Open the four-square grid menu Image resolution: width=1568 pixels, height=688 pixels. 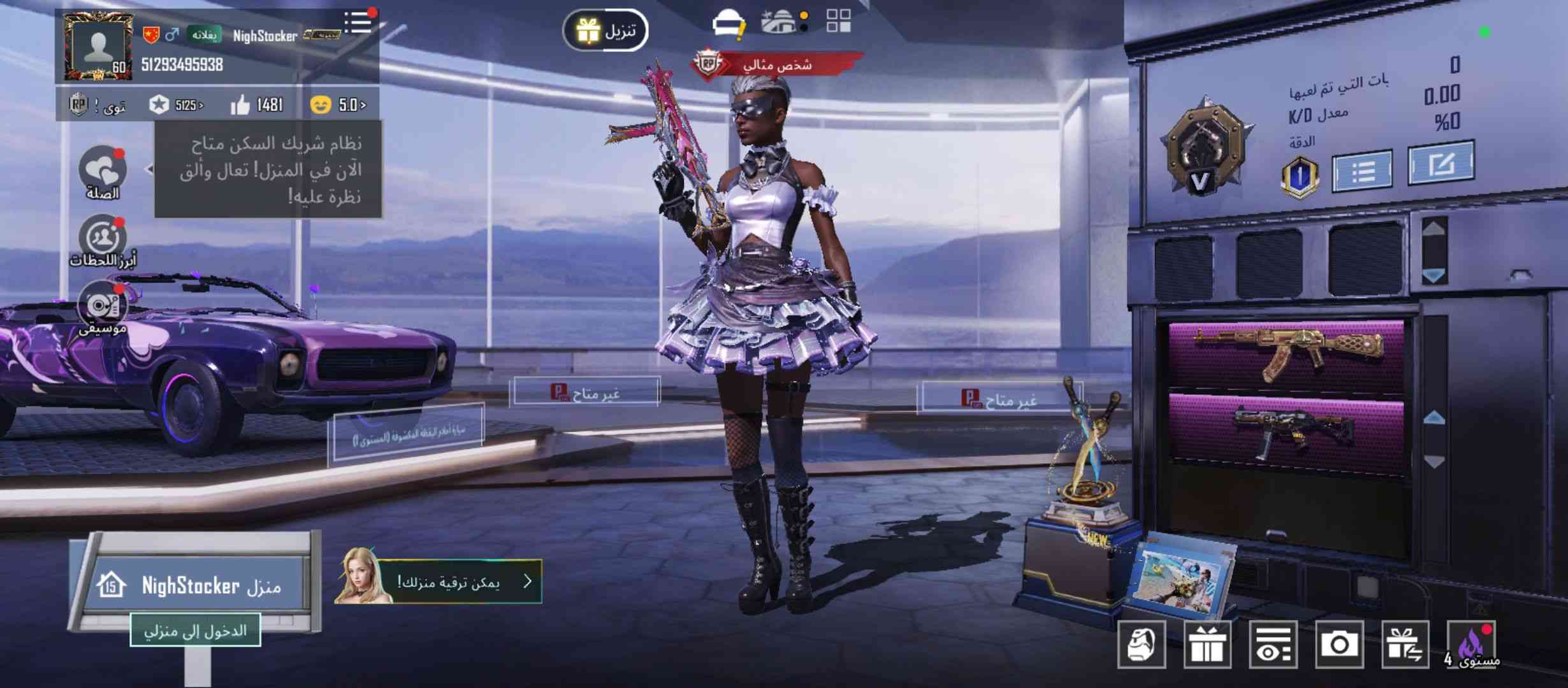point(838,21)
